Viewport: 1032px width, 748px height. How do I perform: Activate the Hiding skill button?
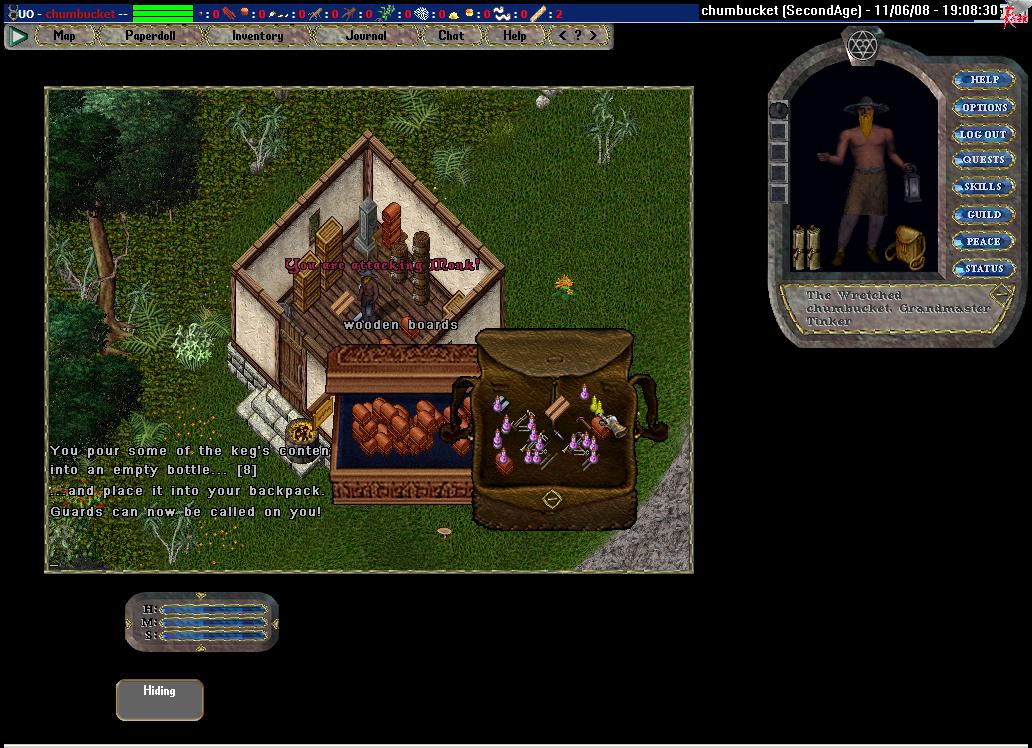(159, 699)
